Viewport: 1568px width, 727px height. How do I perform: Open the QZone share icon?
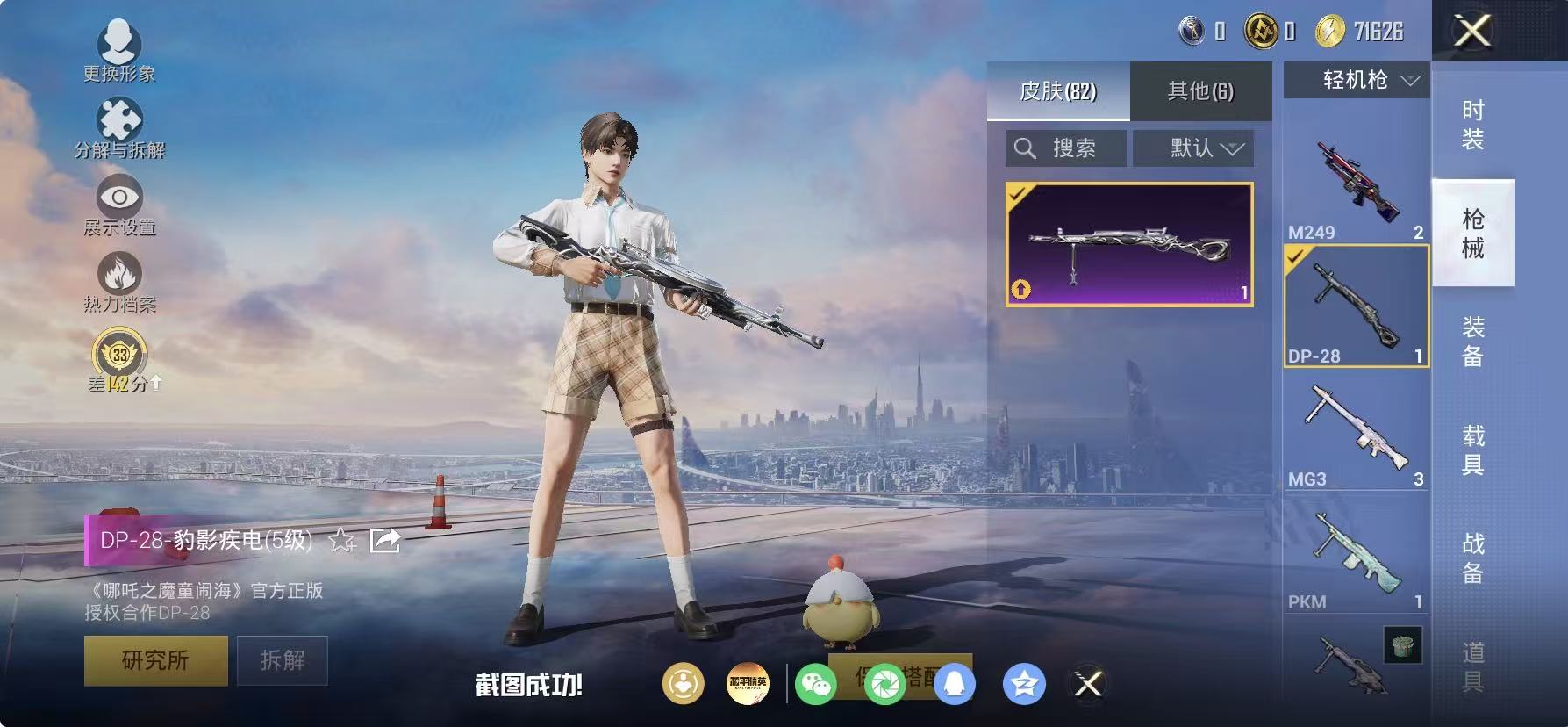pos(1023,683)
